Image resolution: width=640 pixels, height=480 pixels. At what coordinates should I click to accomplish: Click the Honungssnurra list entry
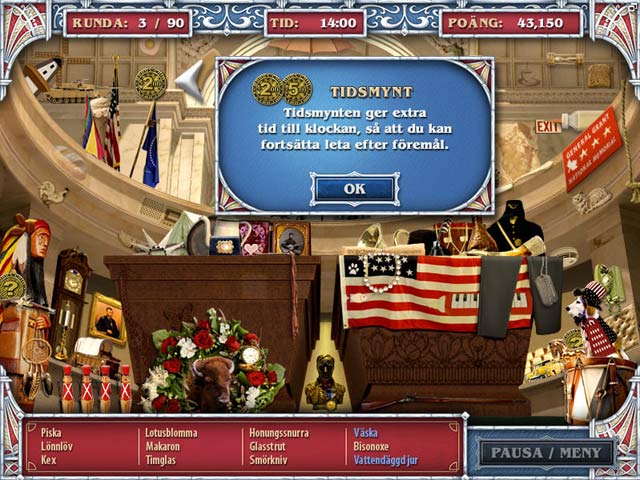tap(279, 433)
